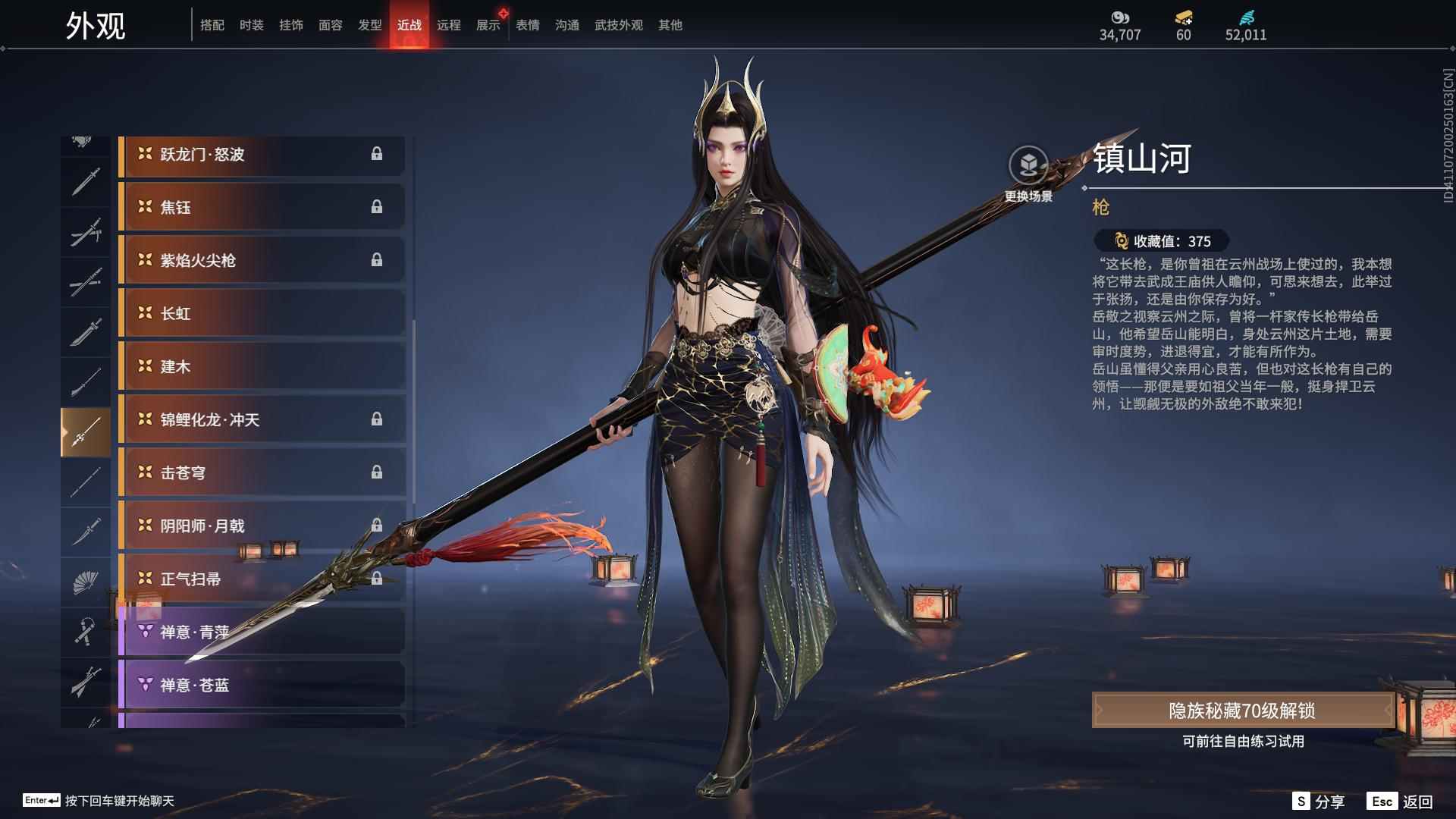Screen dimensions: 1456x819
Task: Click the 更换场景 scene change icon
Action: pyautogui.click(x=1029, y=162)
